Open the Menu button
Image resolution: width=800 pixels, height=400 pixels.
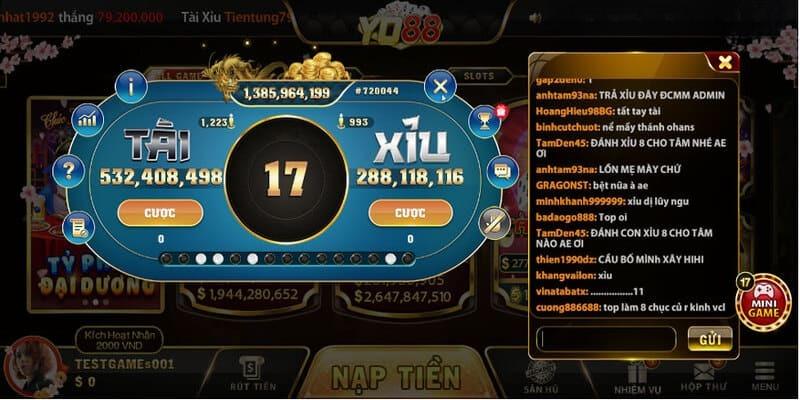coord(765,376)
